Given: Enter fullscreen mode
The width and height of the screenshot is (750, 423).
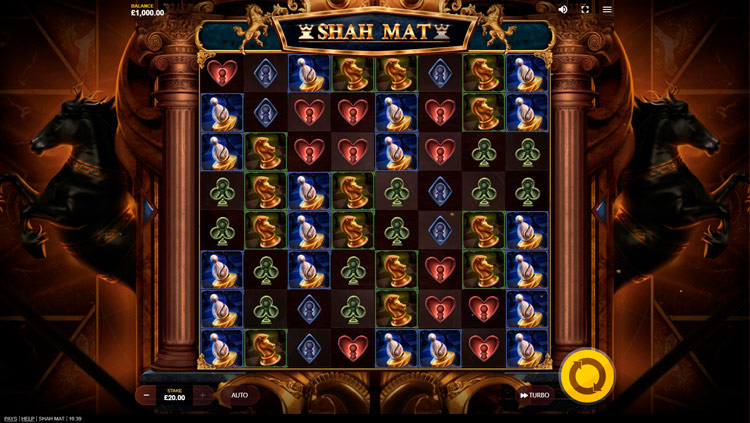Looking at the screenshot, I should (x=585, y=9).
